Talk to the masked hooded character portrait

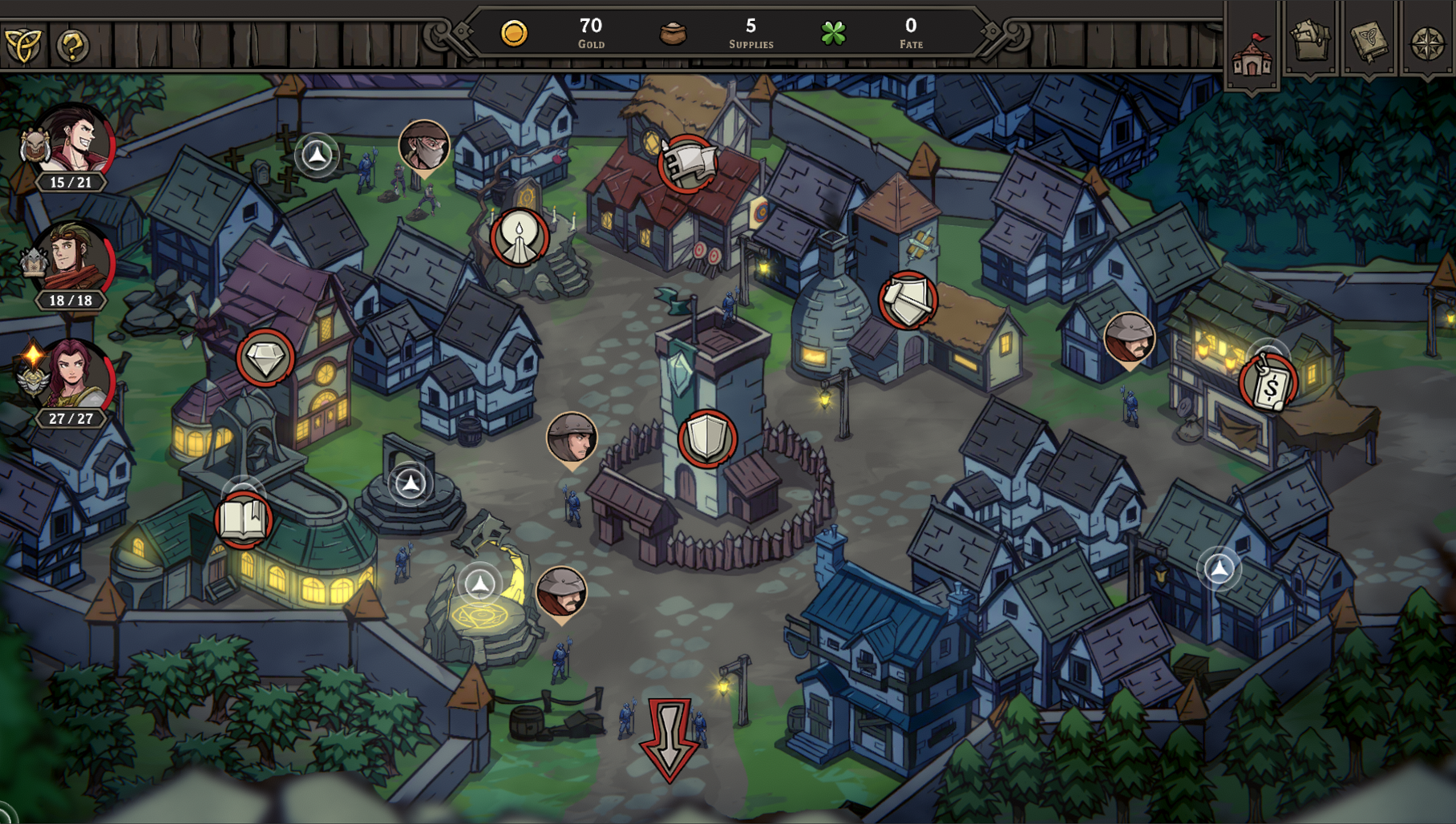(424, 146)
